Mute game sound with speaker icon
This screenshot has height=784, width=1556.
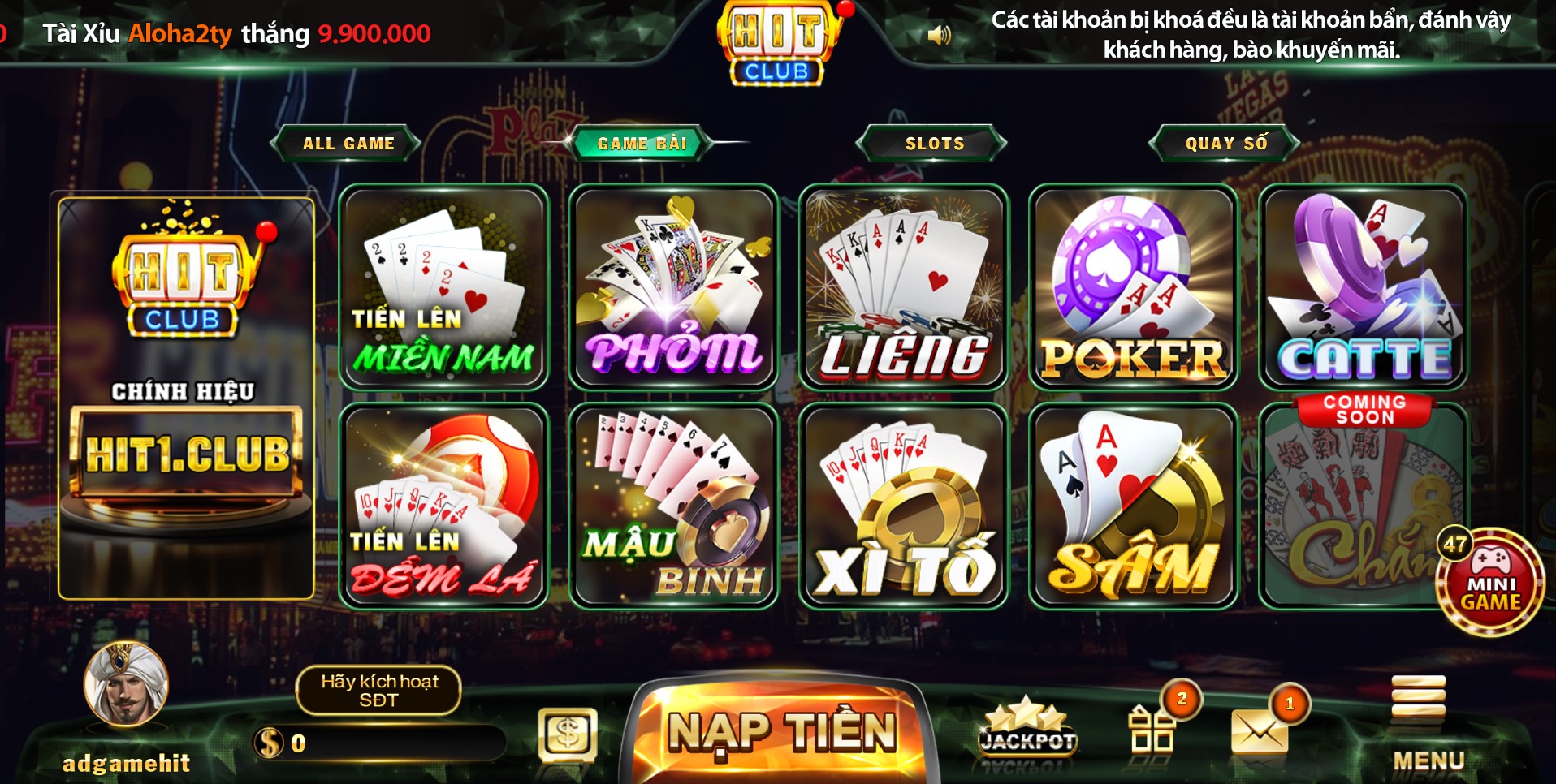pyautogui.click(x=940, y=34)
